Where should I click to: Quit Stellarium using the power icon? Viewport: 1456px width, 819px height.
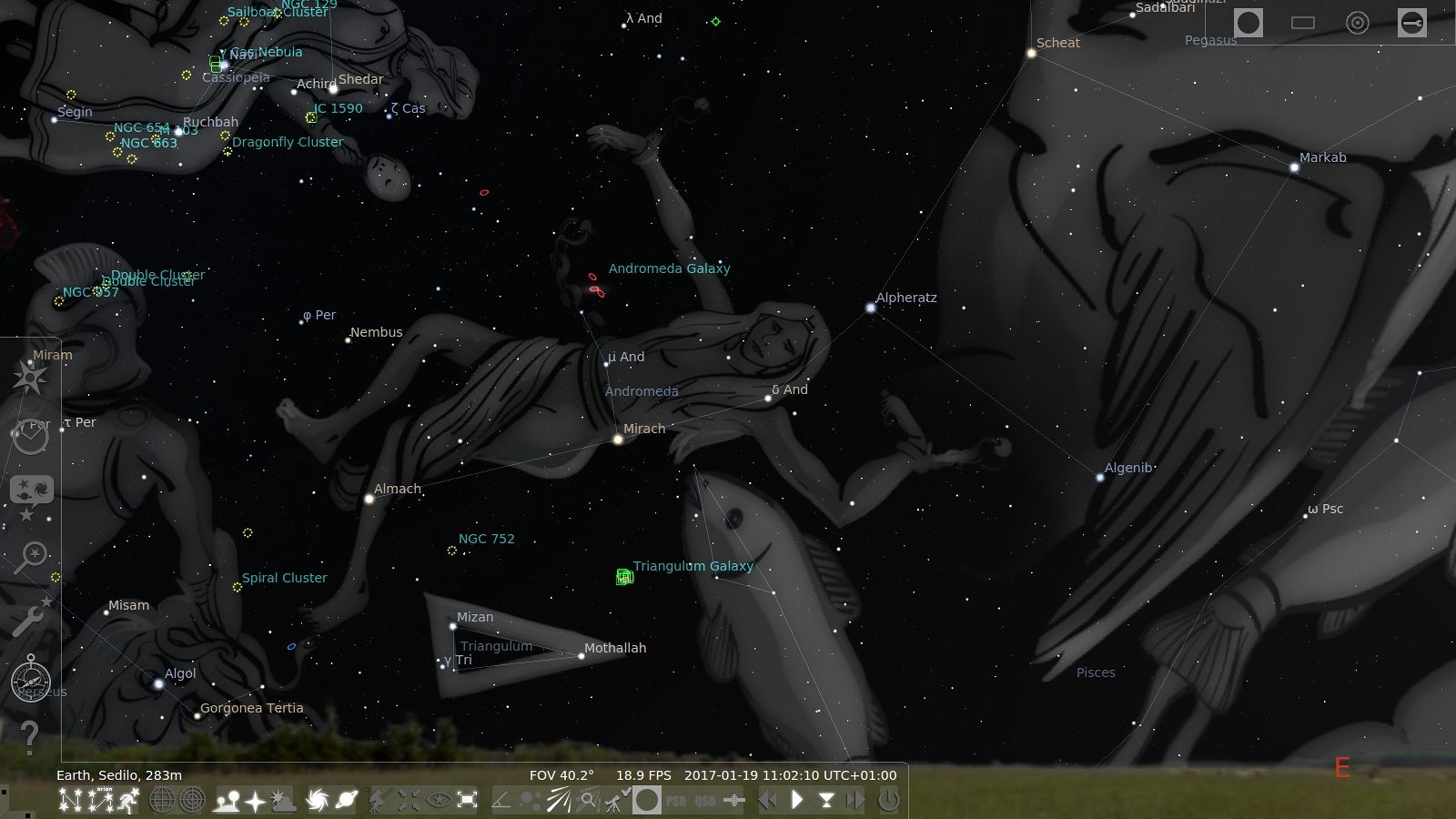click(x=888, y=801)
